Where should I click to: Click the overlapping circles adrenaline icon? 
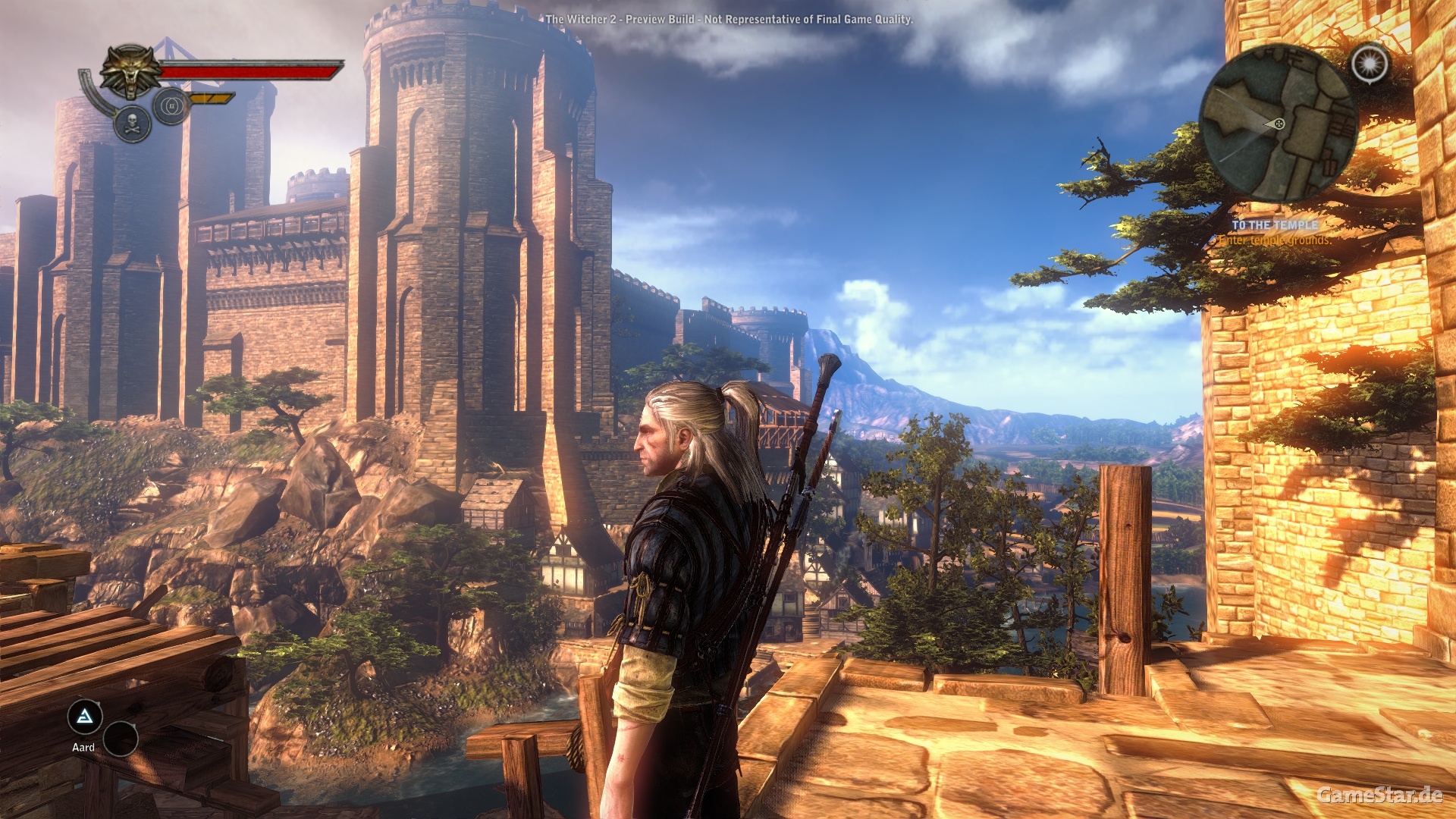click(x=171, y=105)
